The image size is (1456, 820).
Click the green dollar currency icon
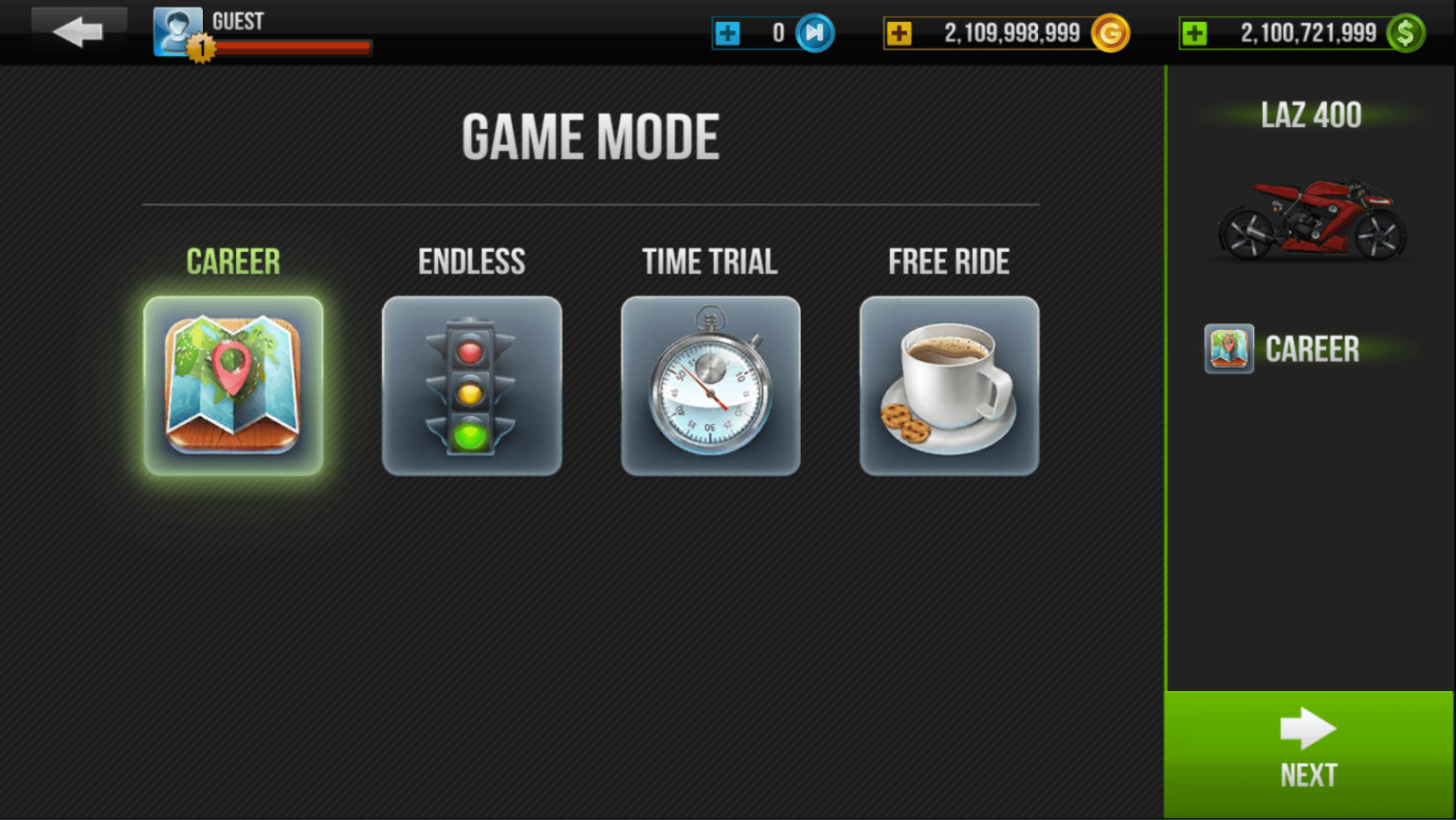click(x=1405, y=32)
